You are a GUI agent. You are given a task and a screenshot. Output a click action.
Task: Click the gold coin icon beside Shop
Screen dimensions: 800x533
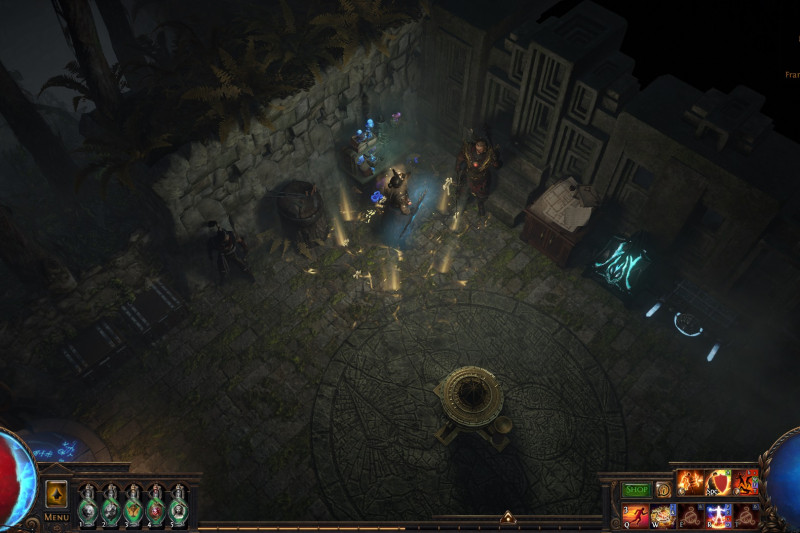click(663, 490)
